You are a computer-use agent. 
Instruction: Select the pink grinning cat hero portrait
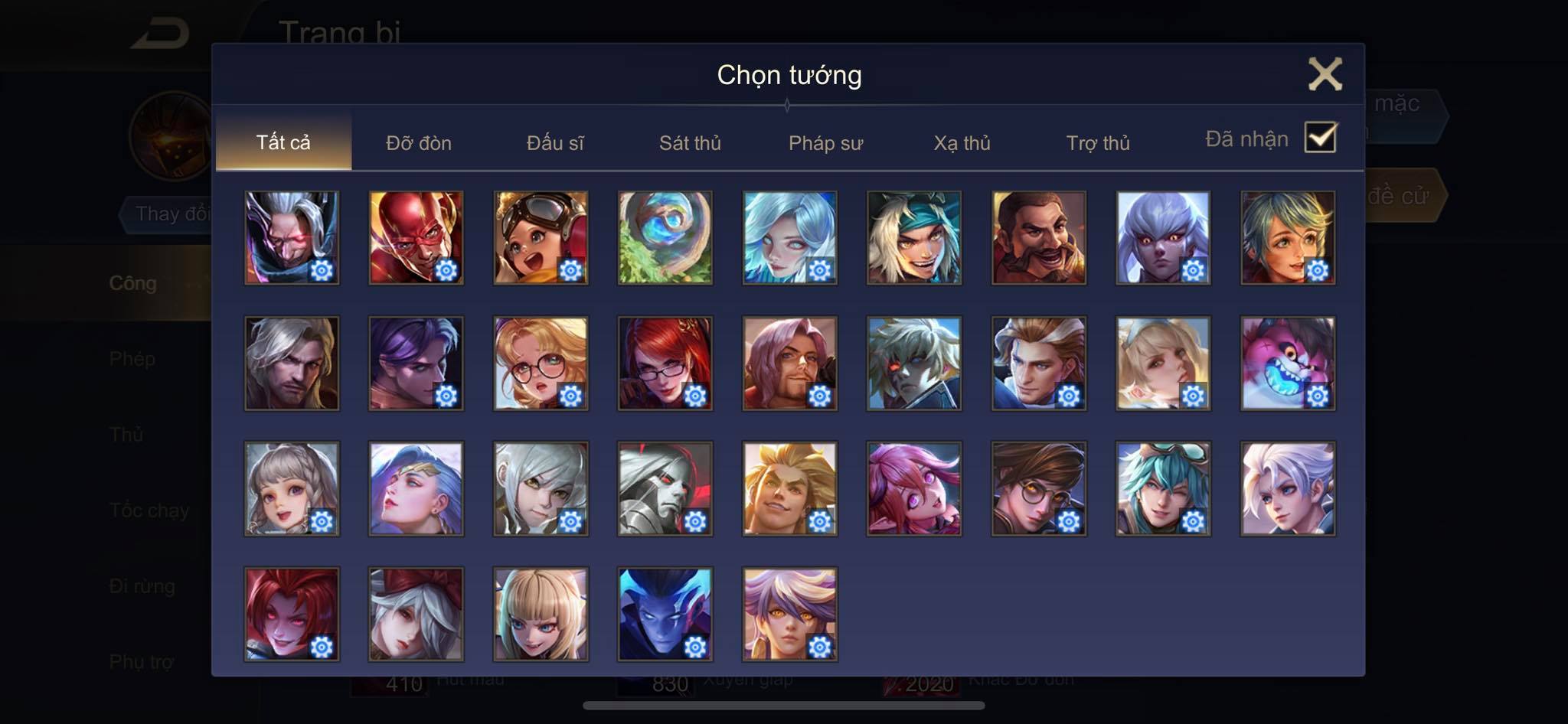tap(1287, 363)
